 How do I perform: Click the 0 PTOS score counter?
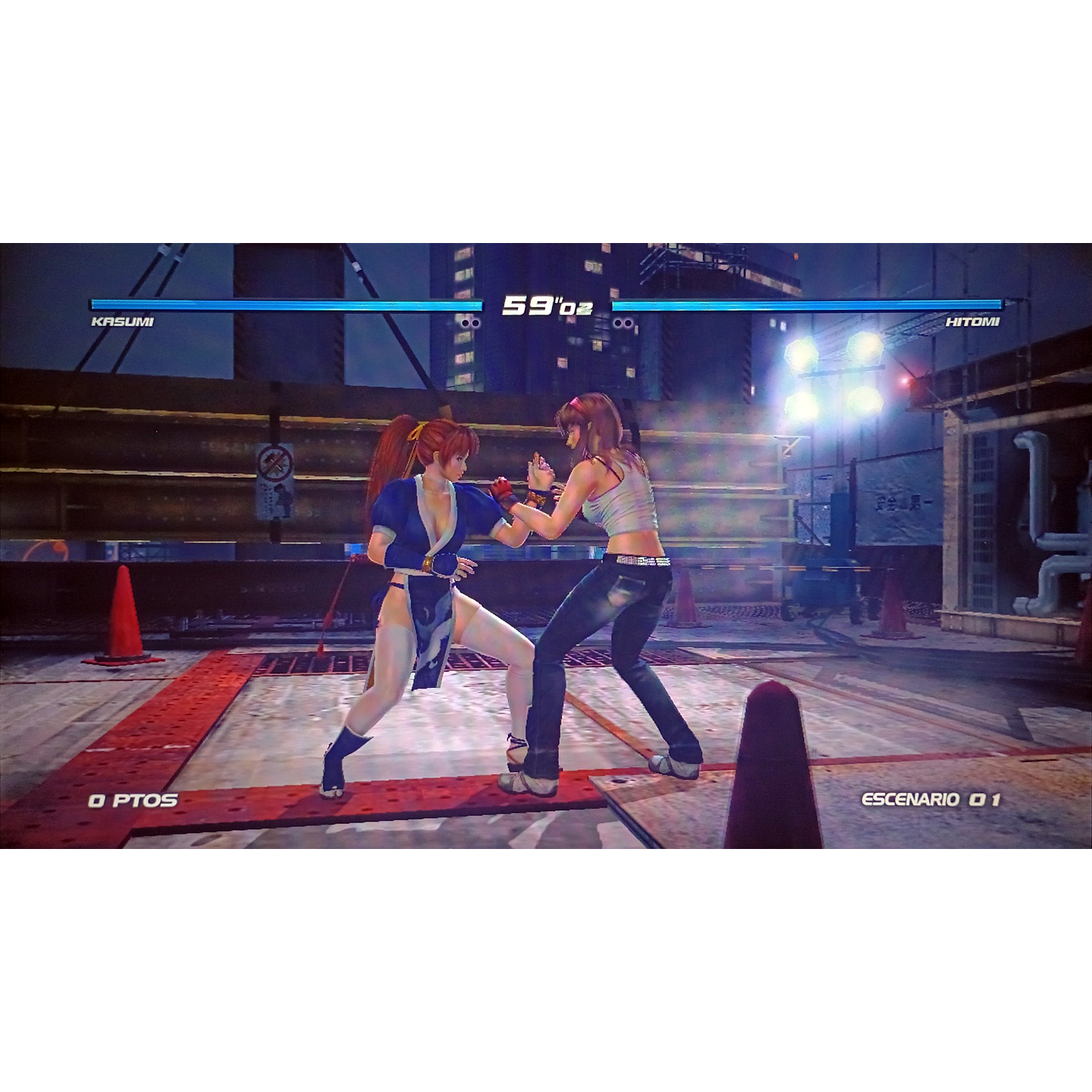coord(135,799)
